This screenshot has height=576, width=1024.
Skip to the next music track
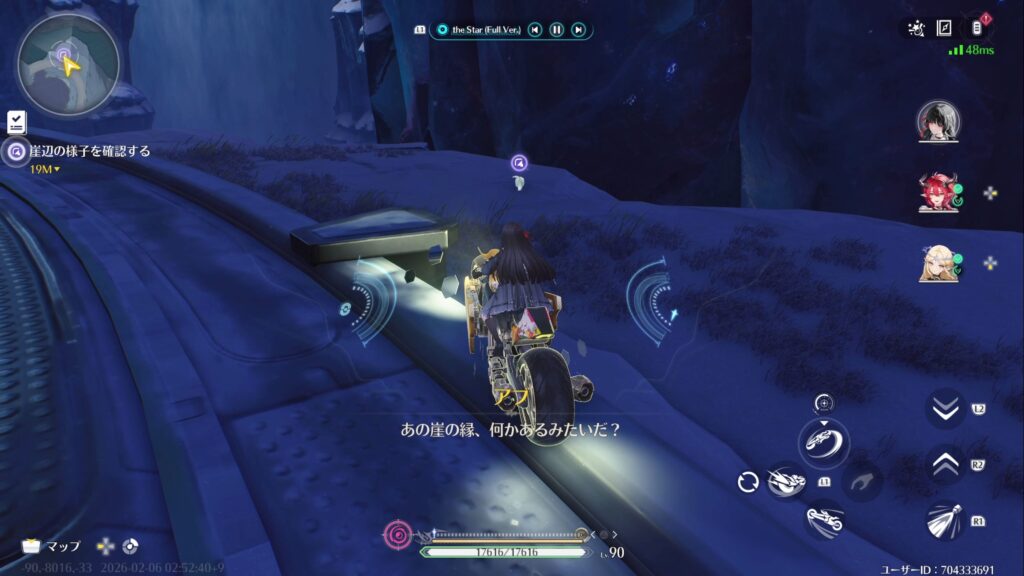(x=578, y=30)
